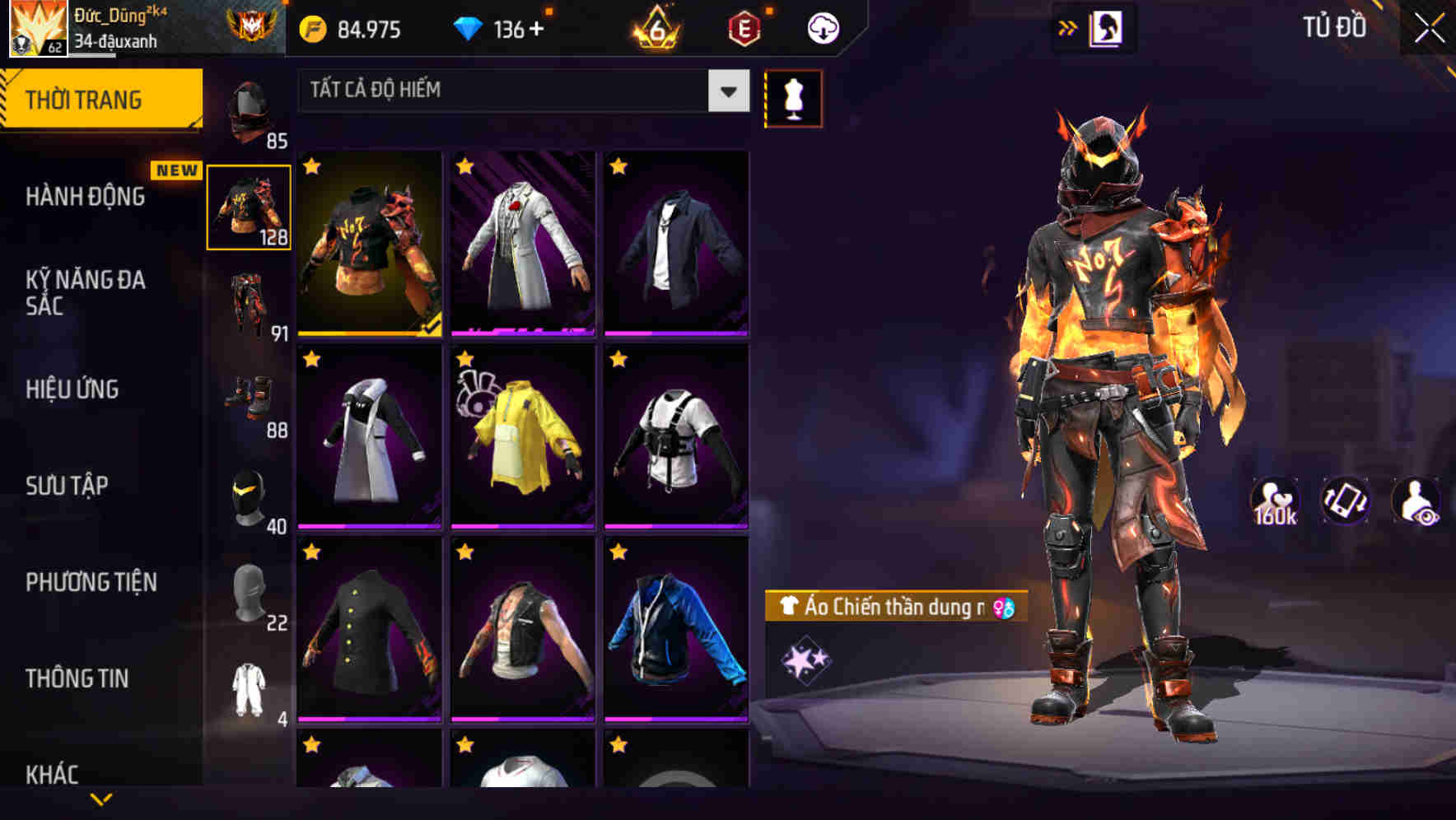The image size is (1456, 820).
Task: Switch to the HÀNH ĐỘNG tab
Action: coord(86,197)
